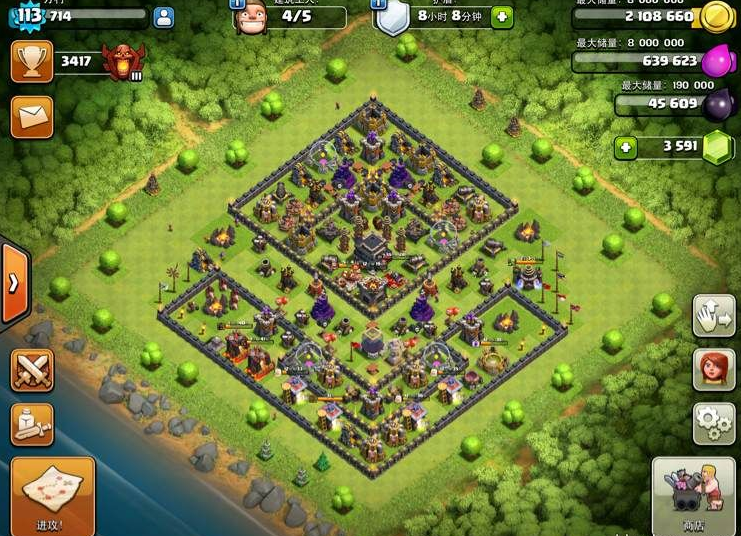741x536 pixels.
Task: Open the blue friends profile icon
Action: [163, 17]
